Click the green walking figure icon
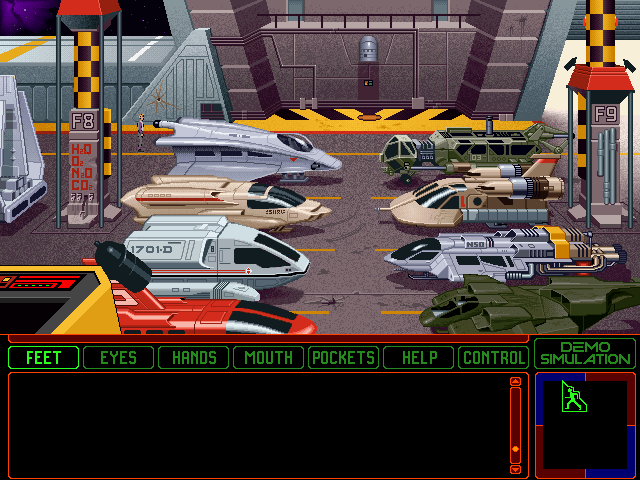 point(572,398)
